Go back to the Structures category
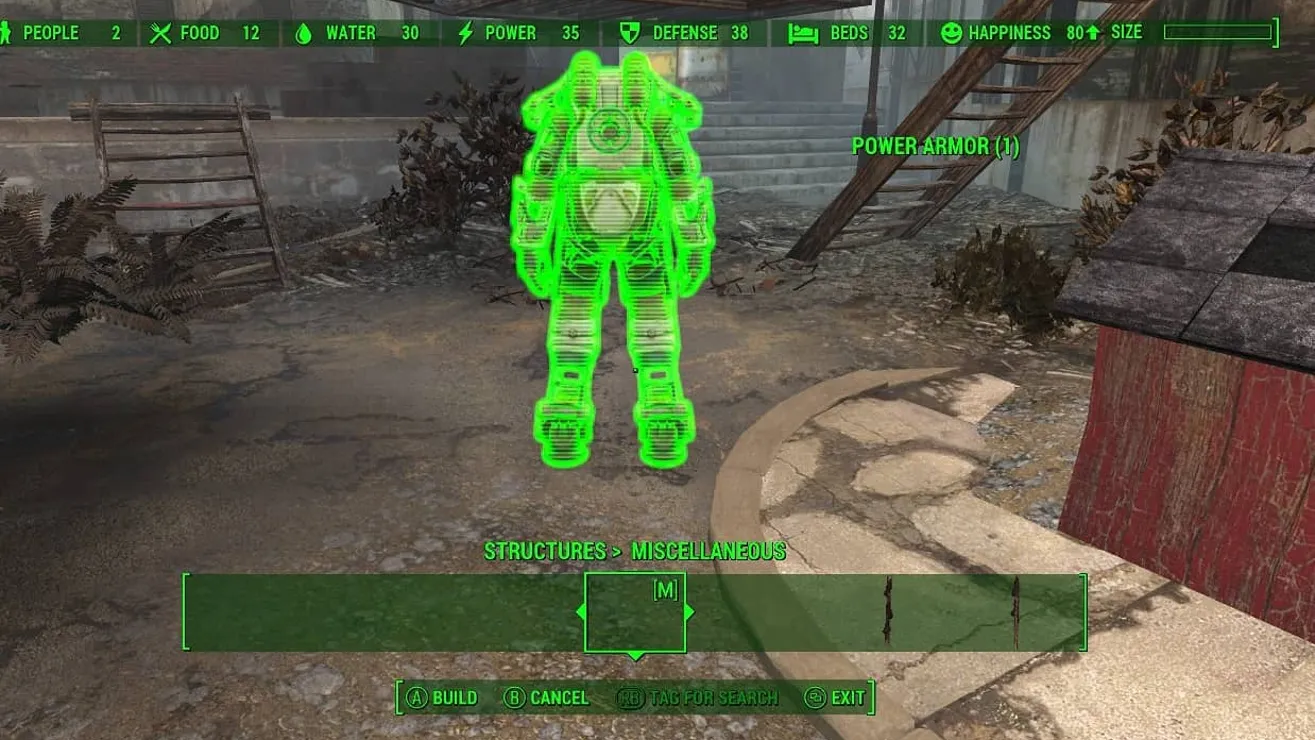The height and width of the screenshot is (740, 1315). (544, 551)
